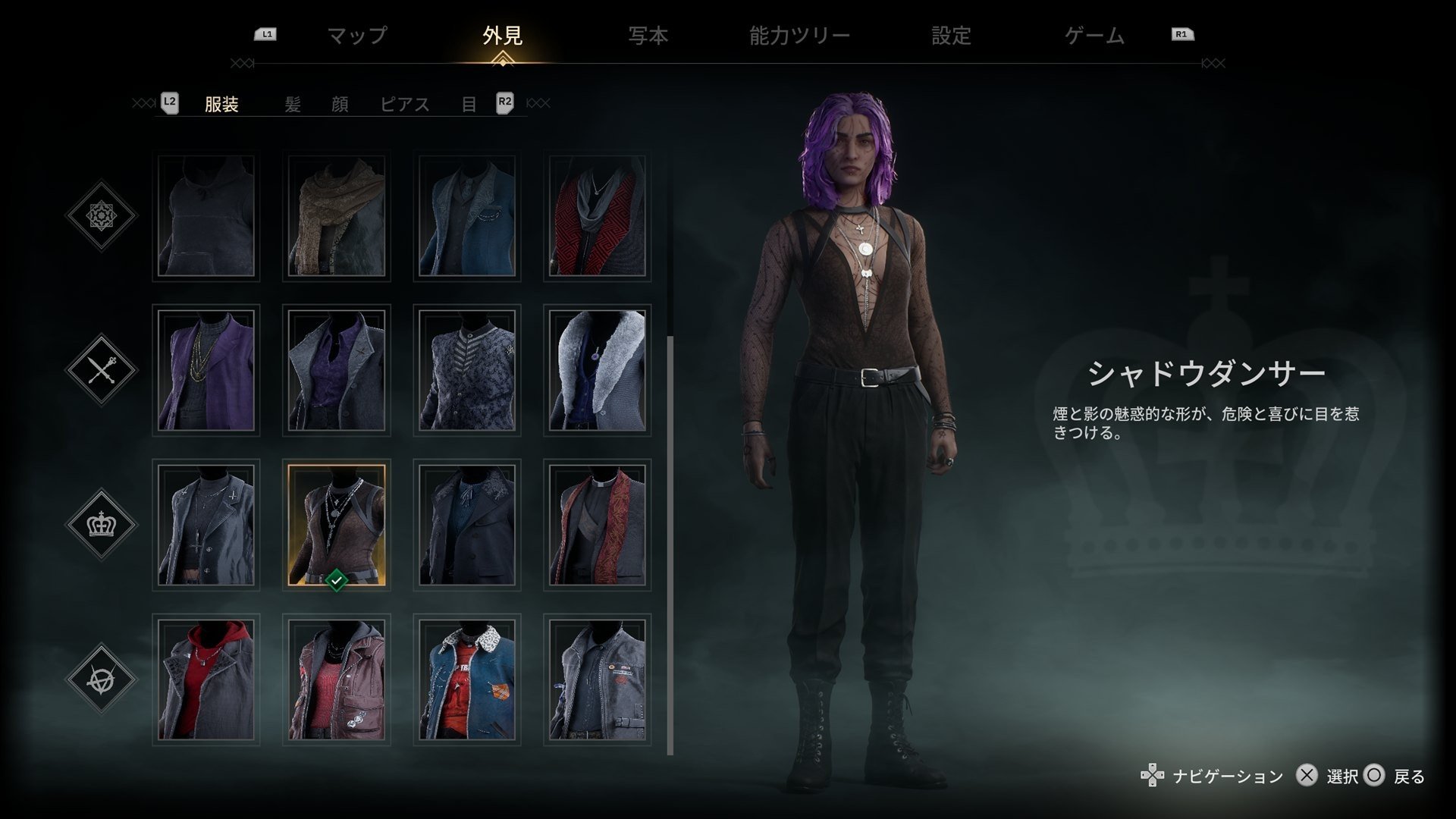
Task: Select the crossed swords clan icon
Action: 101,370
